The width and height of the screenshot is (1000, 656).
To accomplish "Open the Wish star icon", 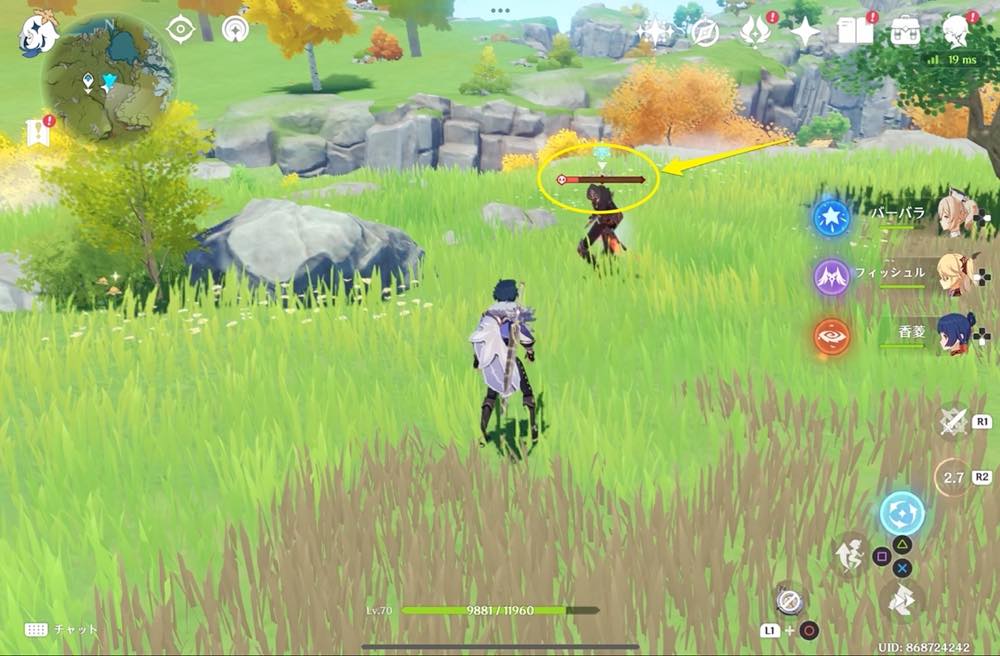I will [x=655, y=33].
